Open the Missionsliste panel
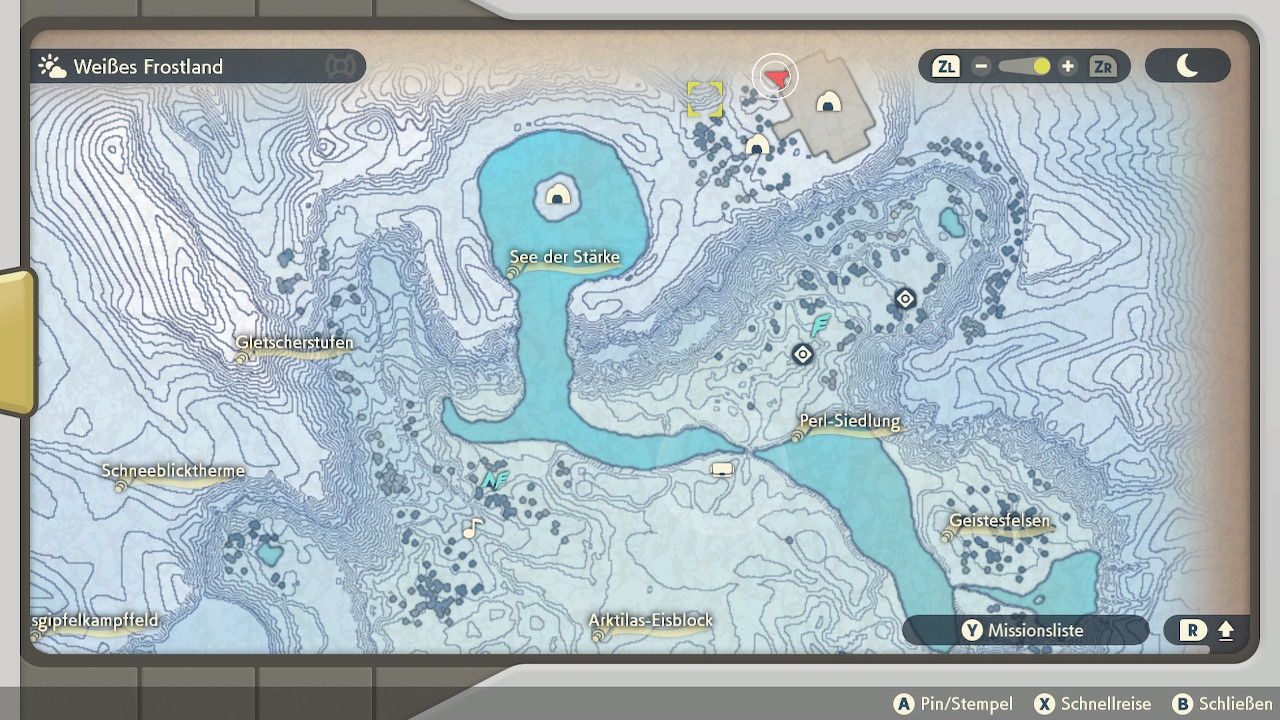1280x720 pixels. point(1024,631)
